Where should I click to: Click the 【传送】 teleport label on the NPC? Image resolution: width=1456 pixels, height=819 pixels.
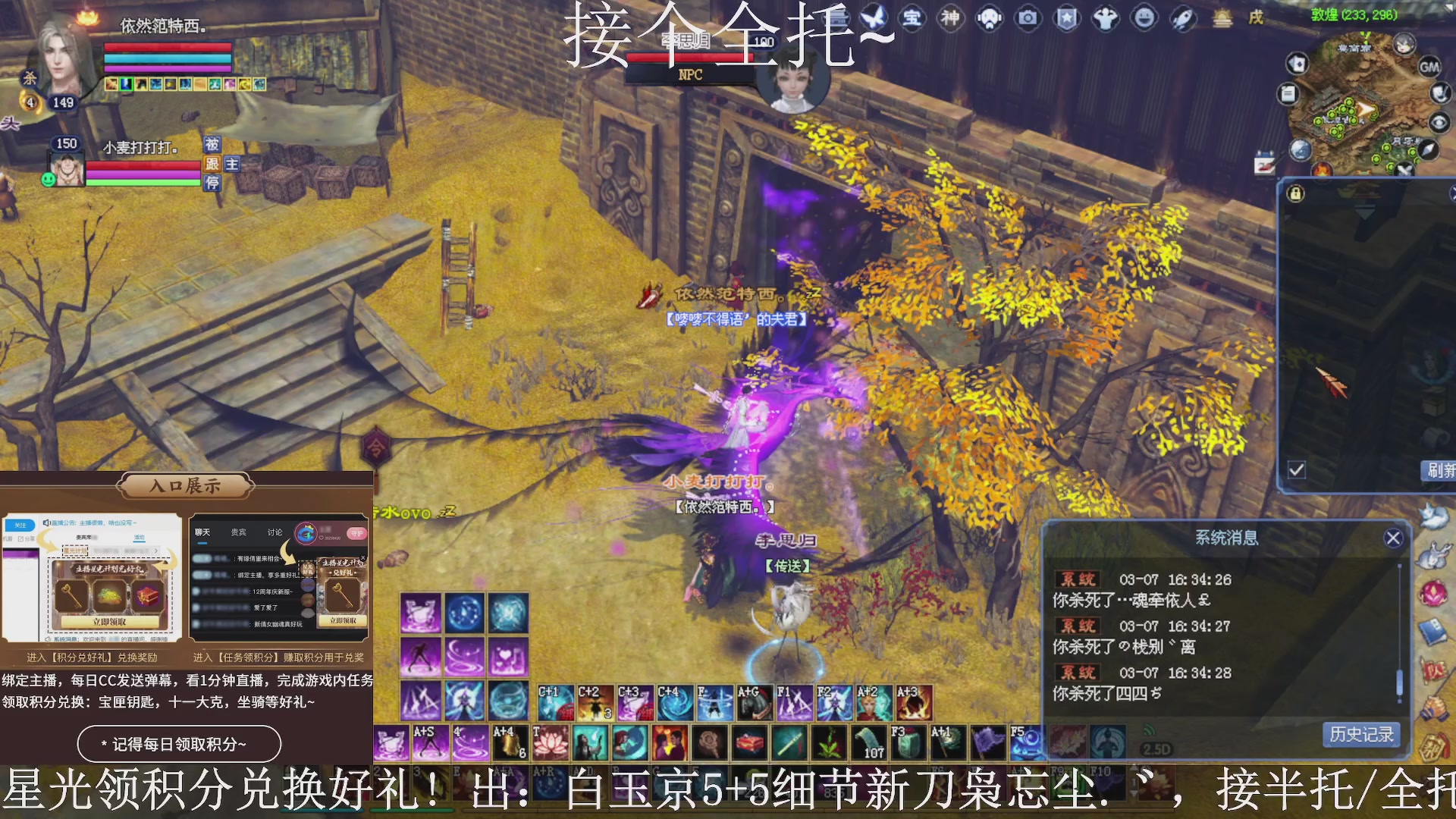coord(786,565)
